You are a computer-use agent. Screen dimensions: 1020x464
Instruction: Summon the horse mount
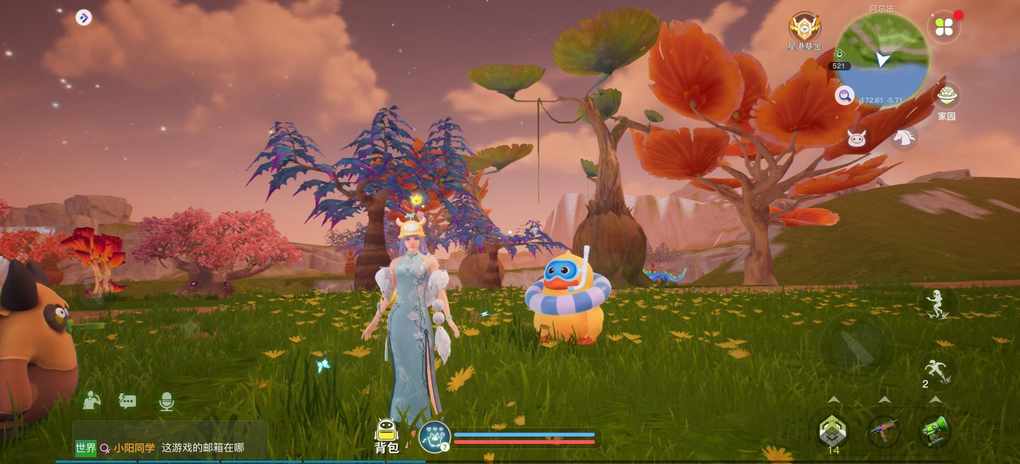pos(904,138)
